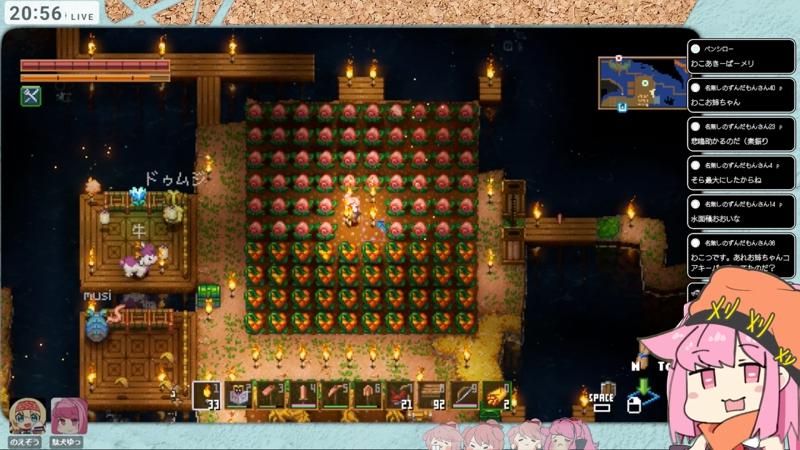
Task: Select the pickaxe in slot 5
Action: (x=337, y=395)
